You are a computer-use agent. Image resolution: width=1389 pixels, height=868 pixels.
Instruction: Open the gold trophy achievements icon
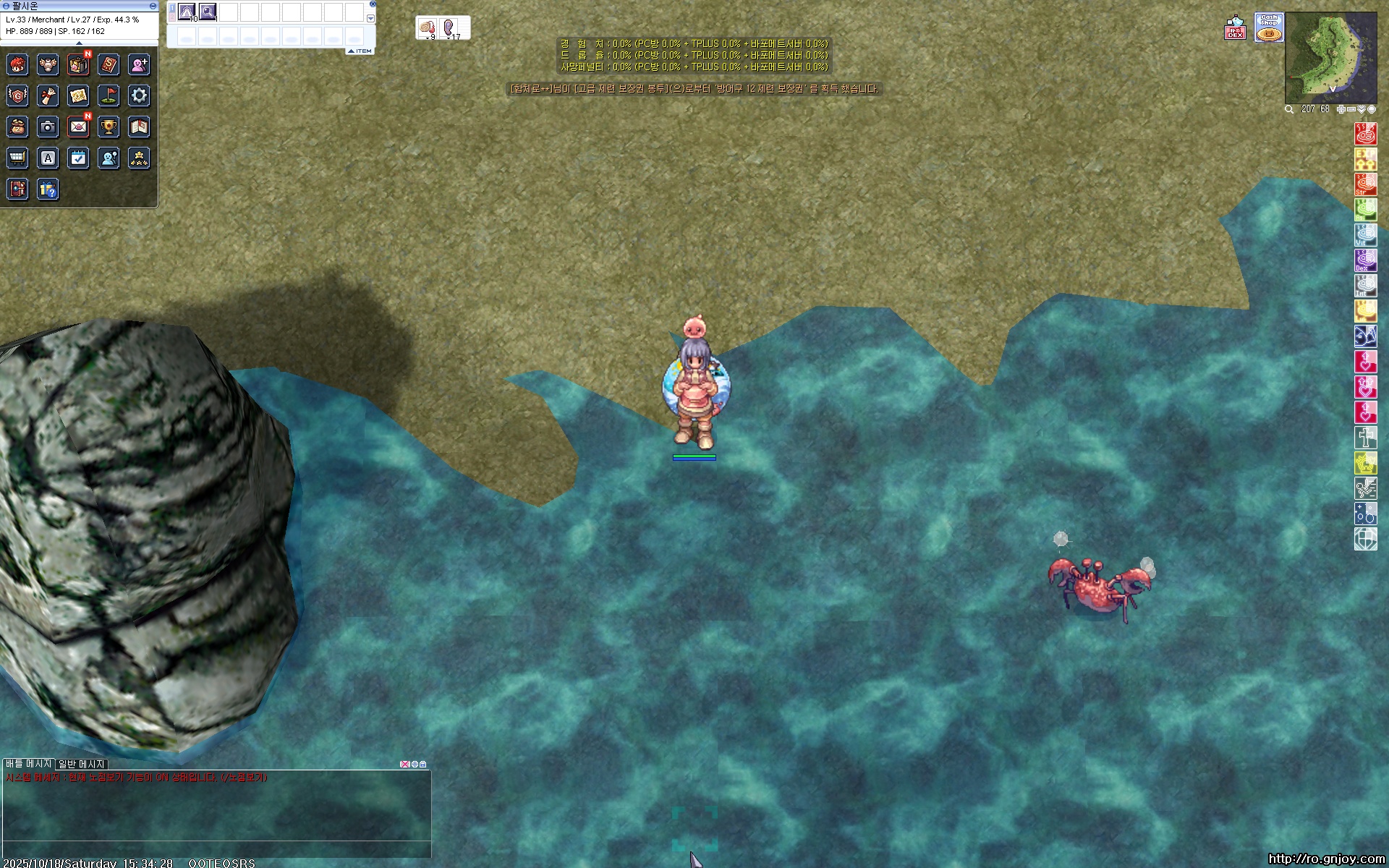point(109,127)
